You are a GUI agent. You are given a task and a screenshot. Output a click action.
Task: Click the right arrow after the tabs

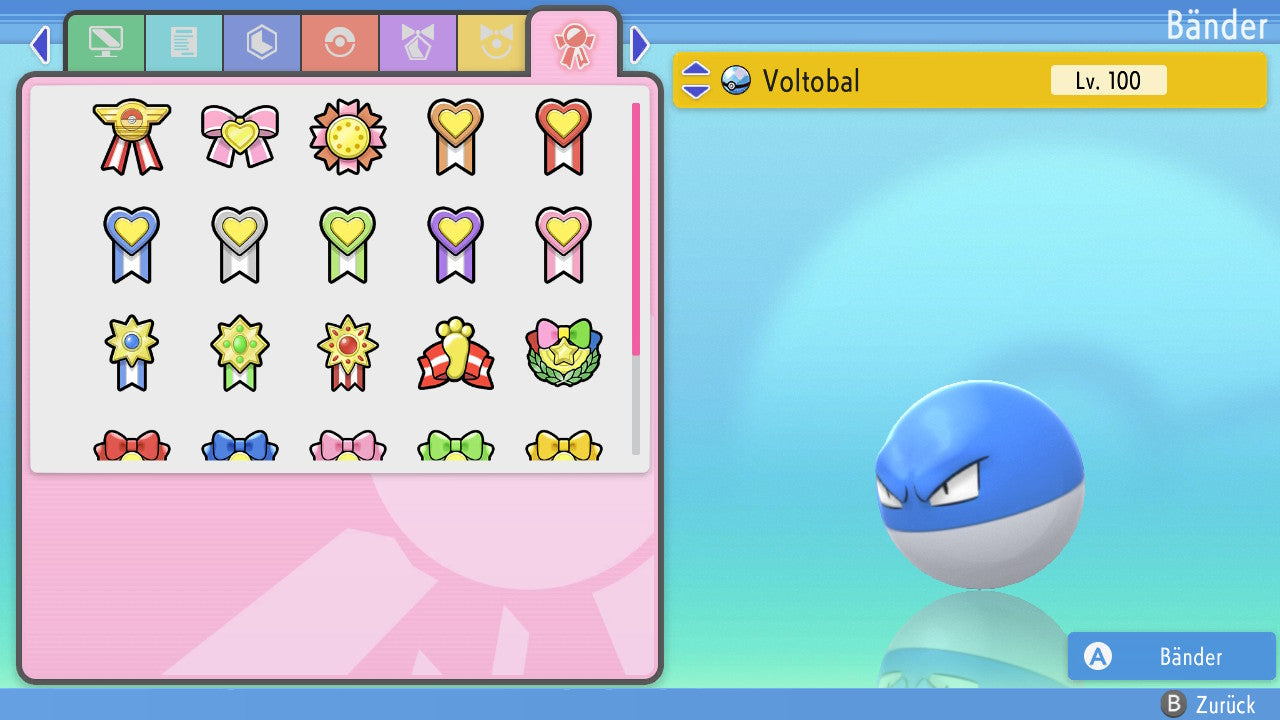640,45
